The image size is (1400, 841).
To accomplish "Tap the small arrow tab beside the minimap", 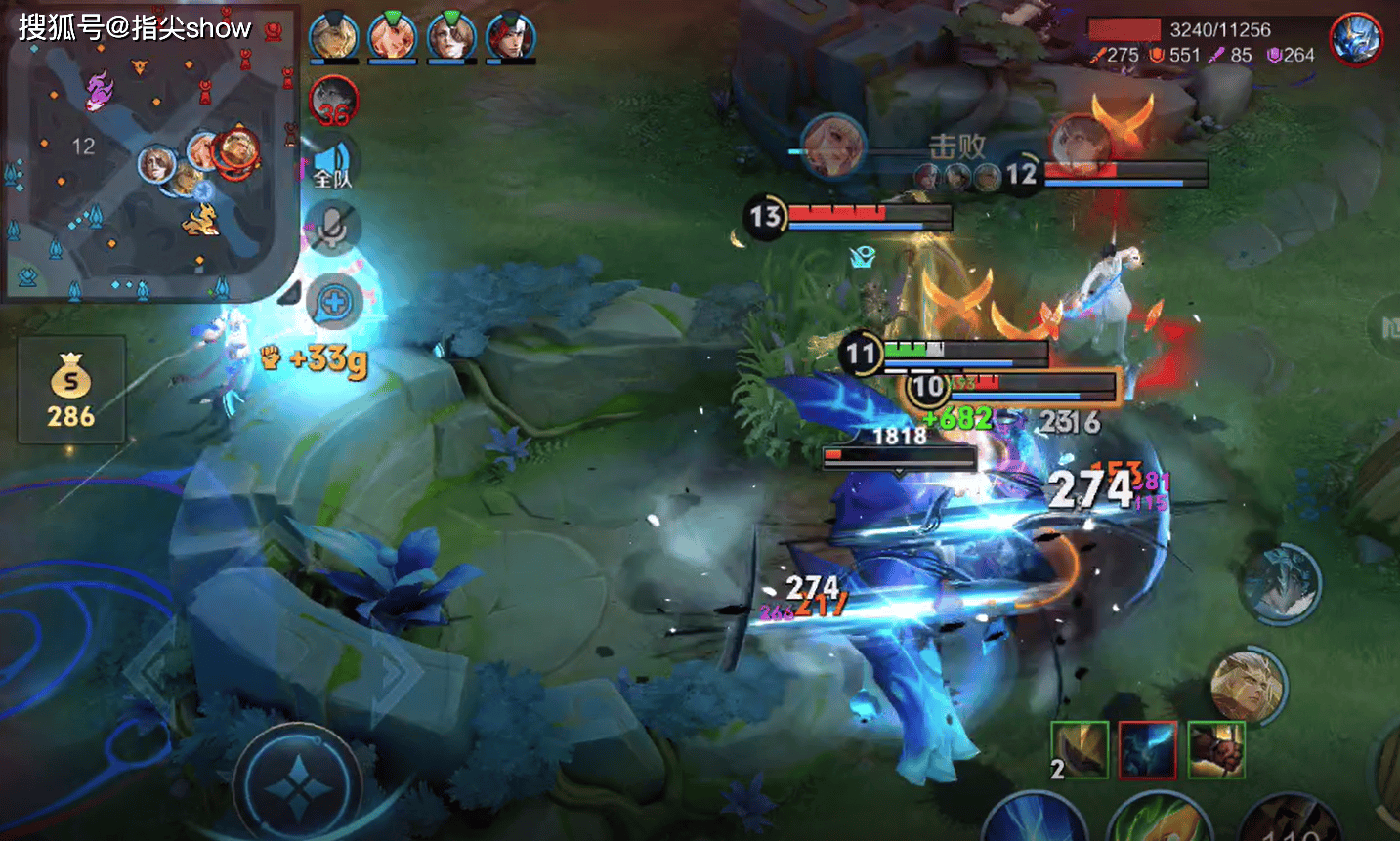I will (x=290, y=292).
